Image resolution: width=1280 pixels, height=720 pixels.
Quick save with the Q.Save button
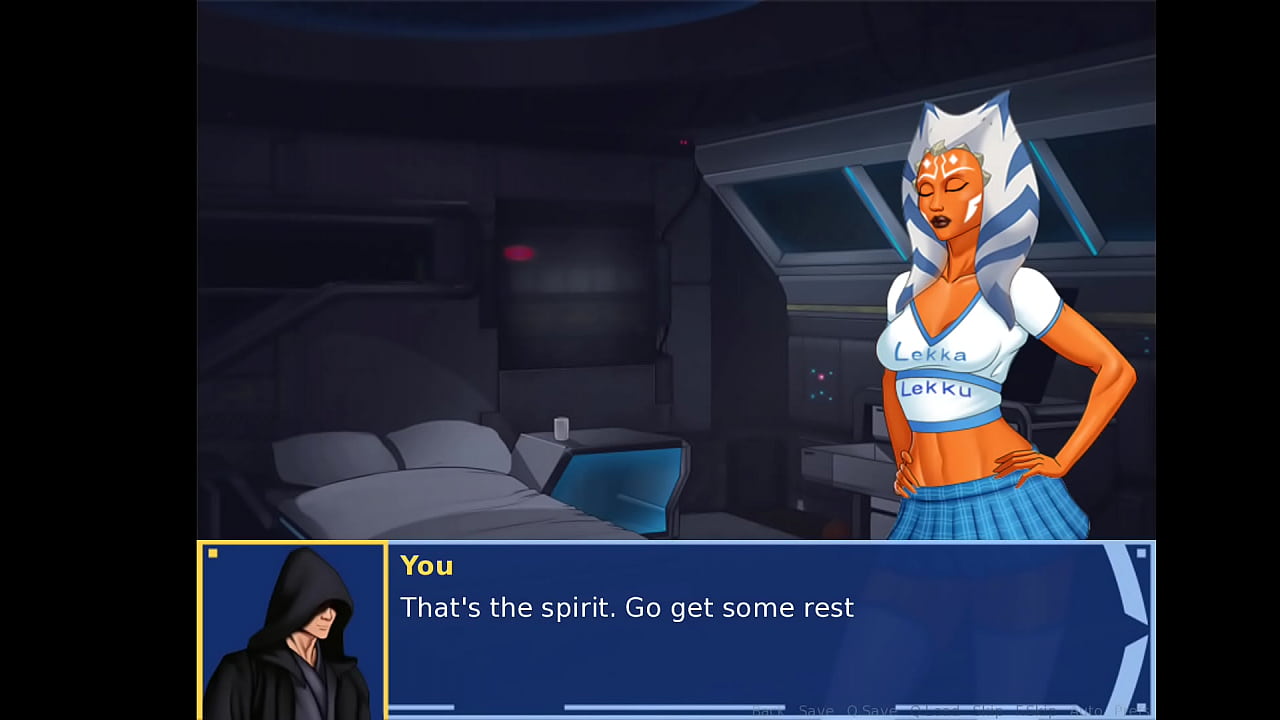click(871, 711)
